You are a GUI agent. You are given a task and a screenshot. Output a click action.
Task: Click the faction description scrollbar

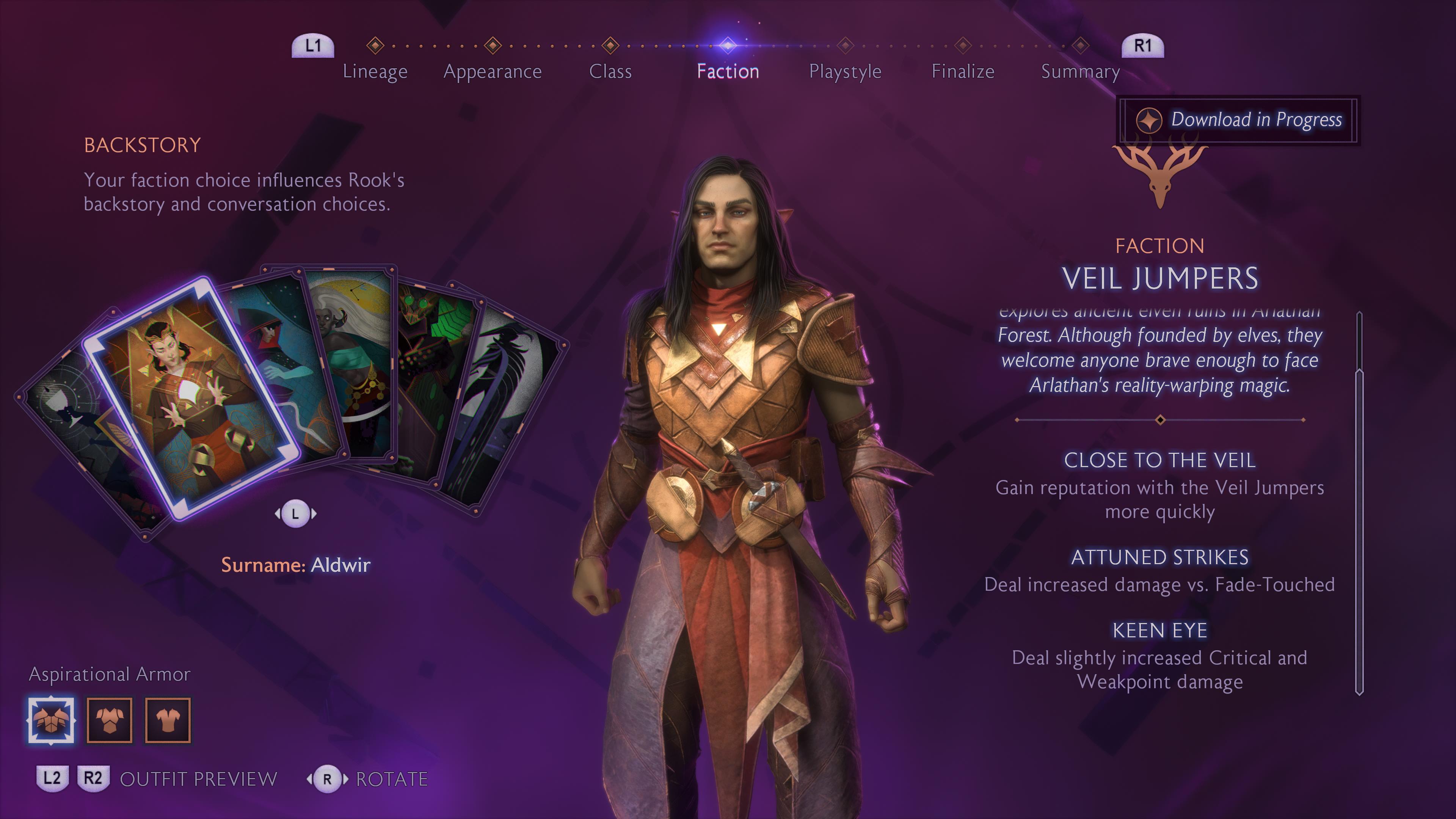[1359, 503]
